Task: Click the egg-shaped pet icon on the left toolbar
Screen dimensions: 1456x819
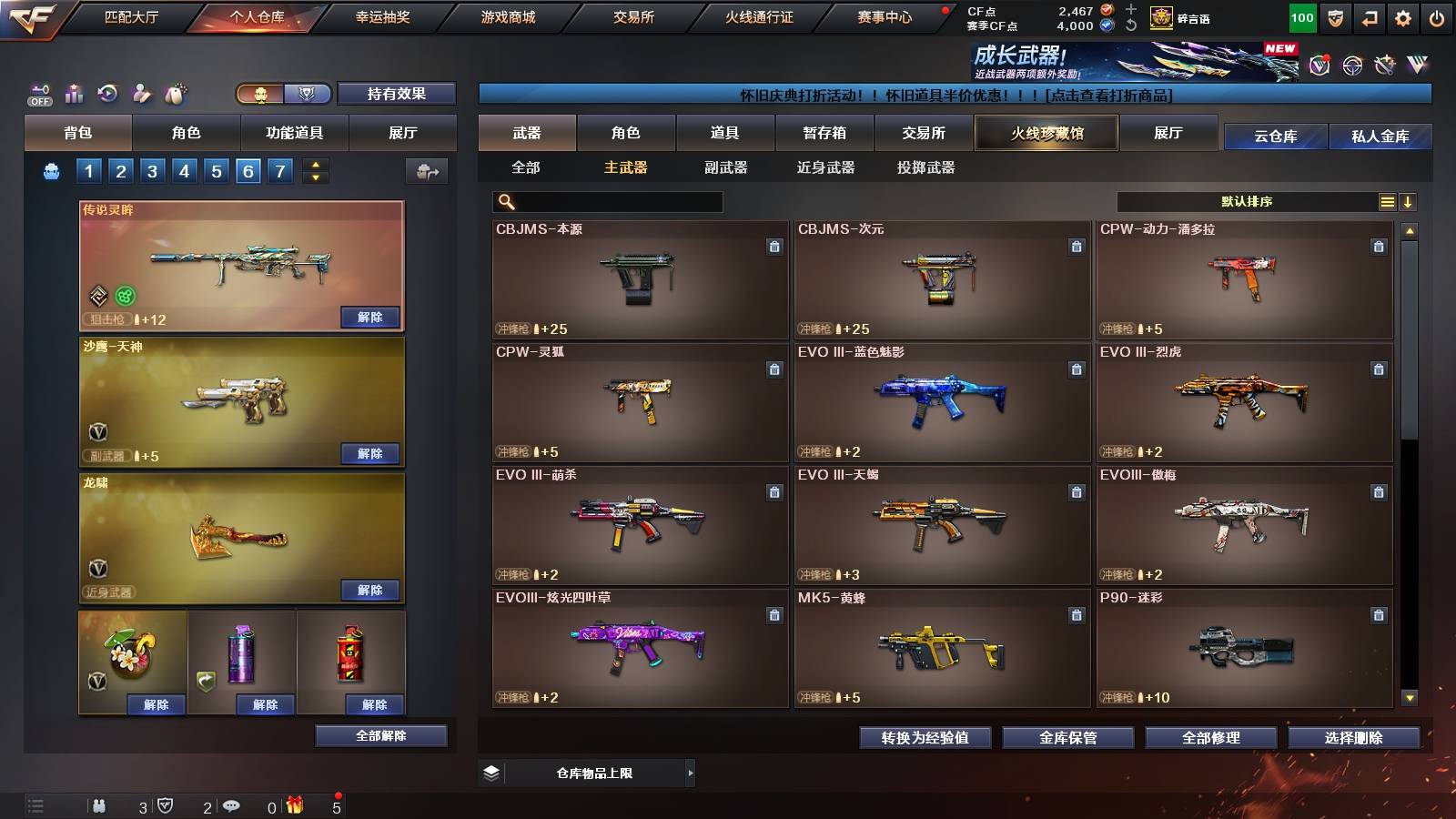Action: (174, 92)
